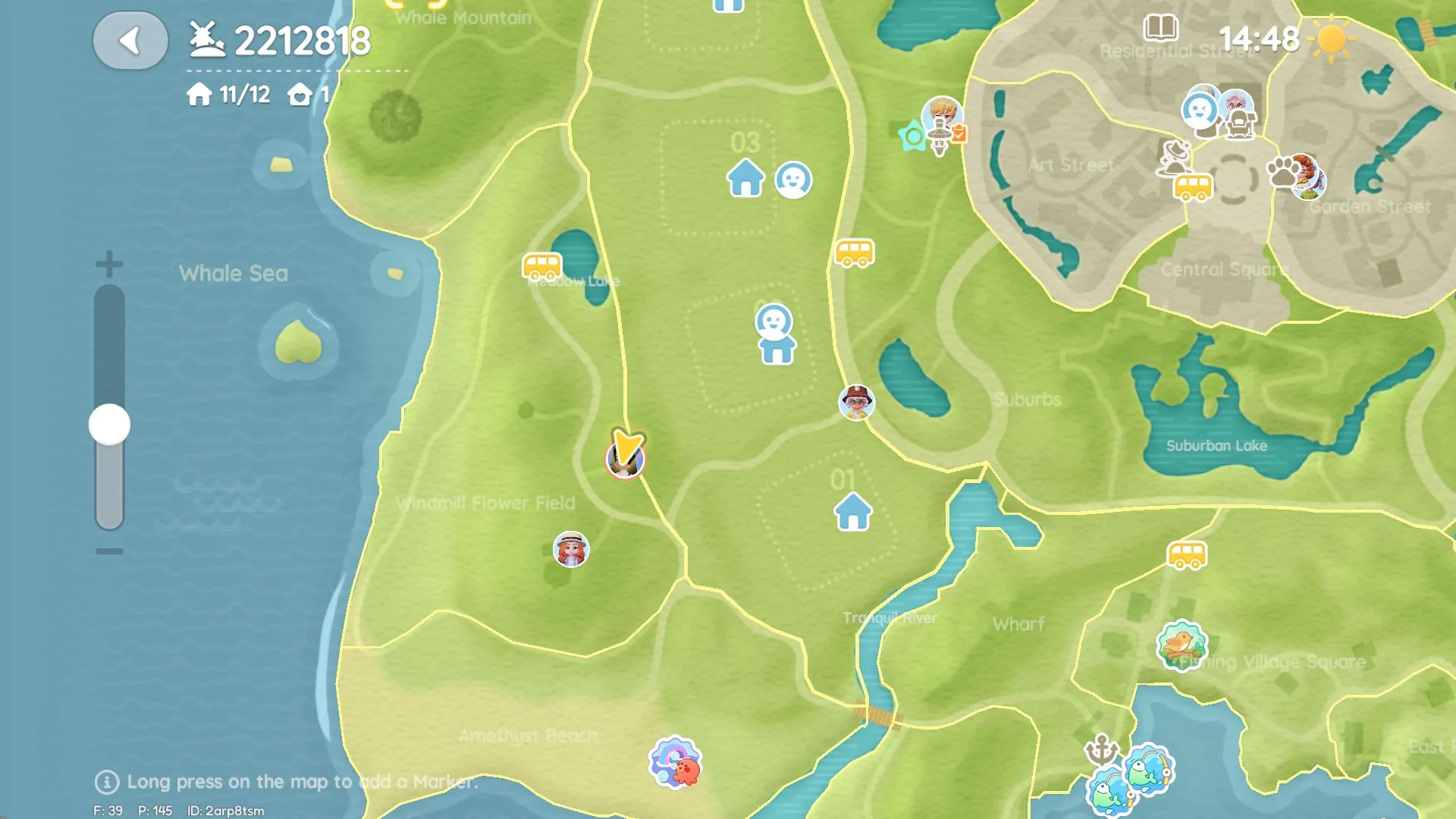Viewport: 1456px width, 819px height.
Task: Select the yellow bus stop near the Wharf
Action: click(1187, 556)
